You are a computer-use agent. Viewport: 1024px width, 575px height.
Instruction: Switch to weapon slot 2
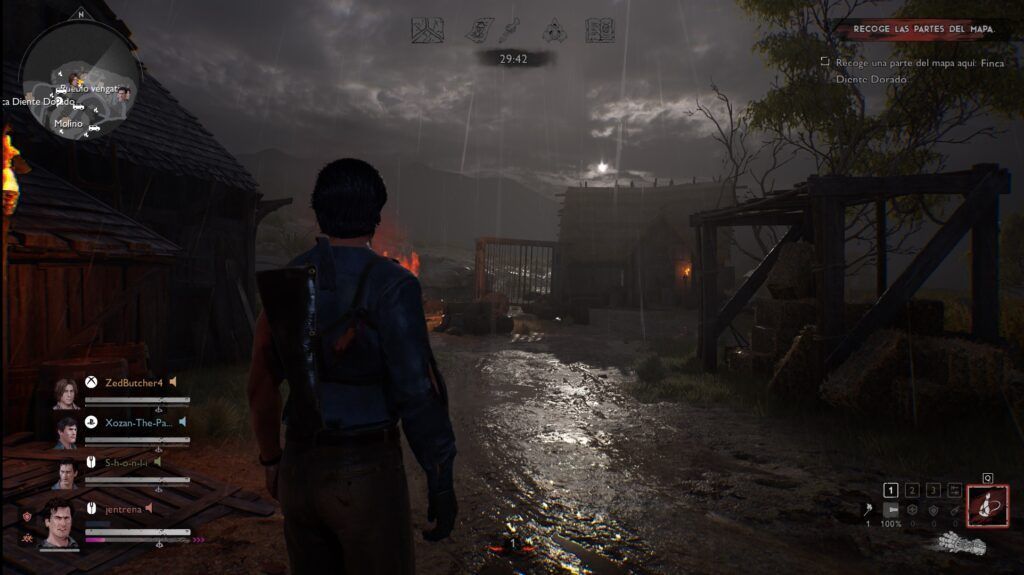coord(912,490)
